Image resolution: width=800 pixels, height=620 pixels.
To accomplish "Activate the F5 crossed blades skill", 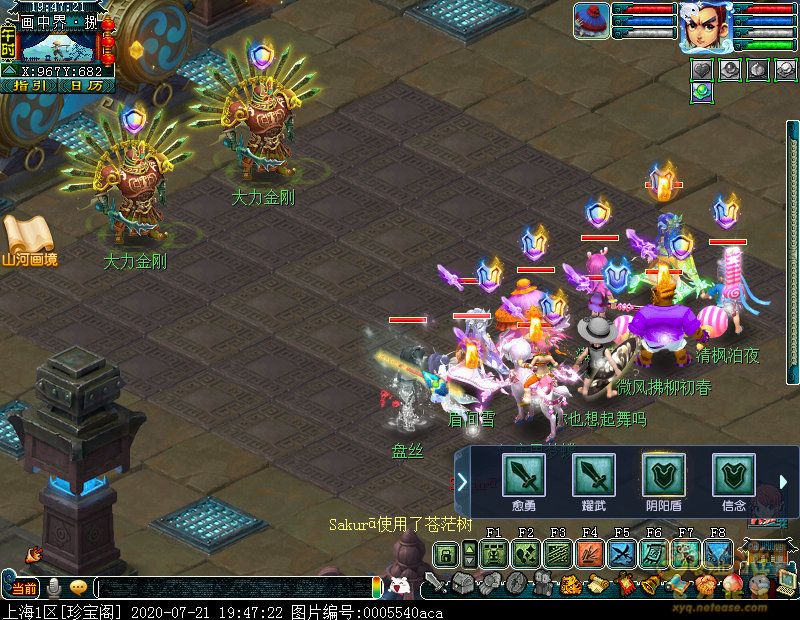I will point(621,553).
